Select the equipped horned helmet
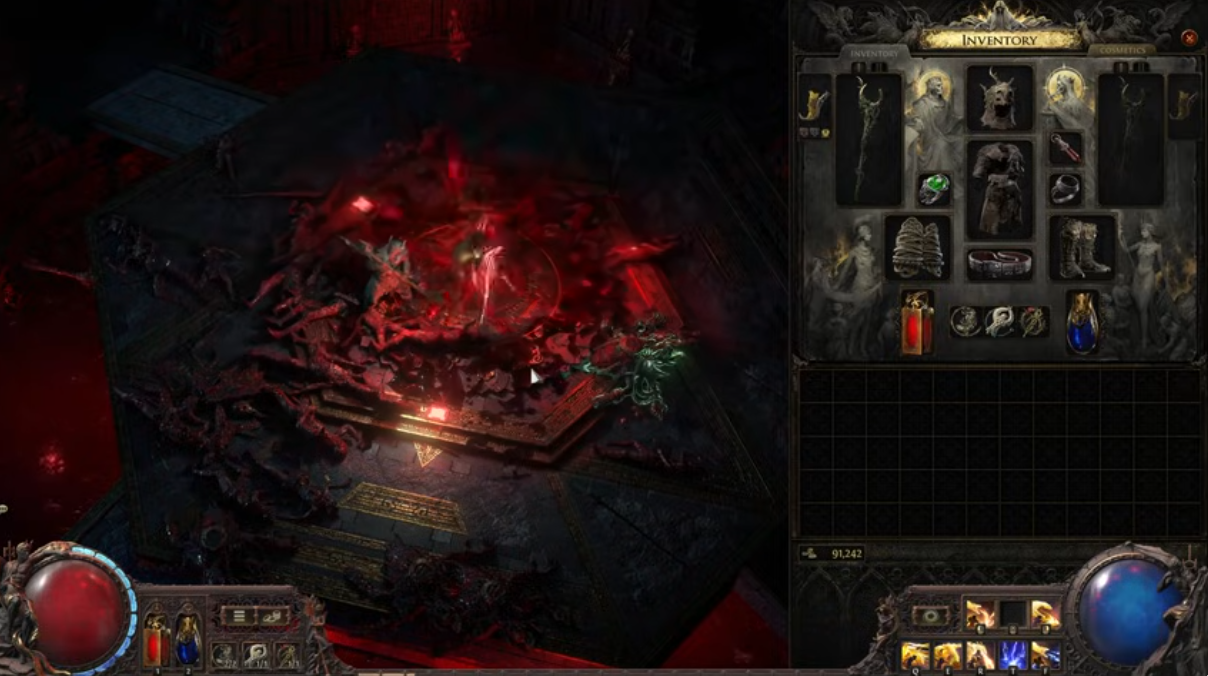The width and height of the screenshot is (1208, 676). click(999, 98)
